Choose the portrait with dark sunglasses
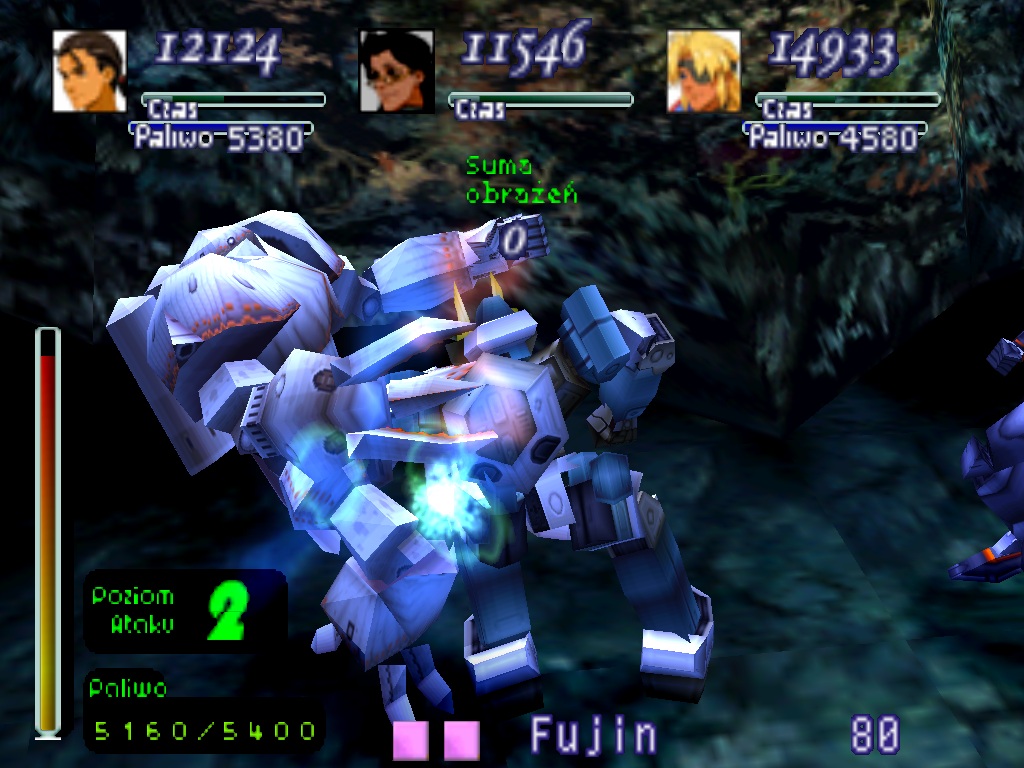This screenshot has height=768, width=1024. click(396, 71)
